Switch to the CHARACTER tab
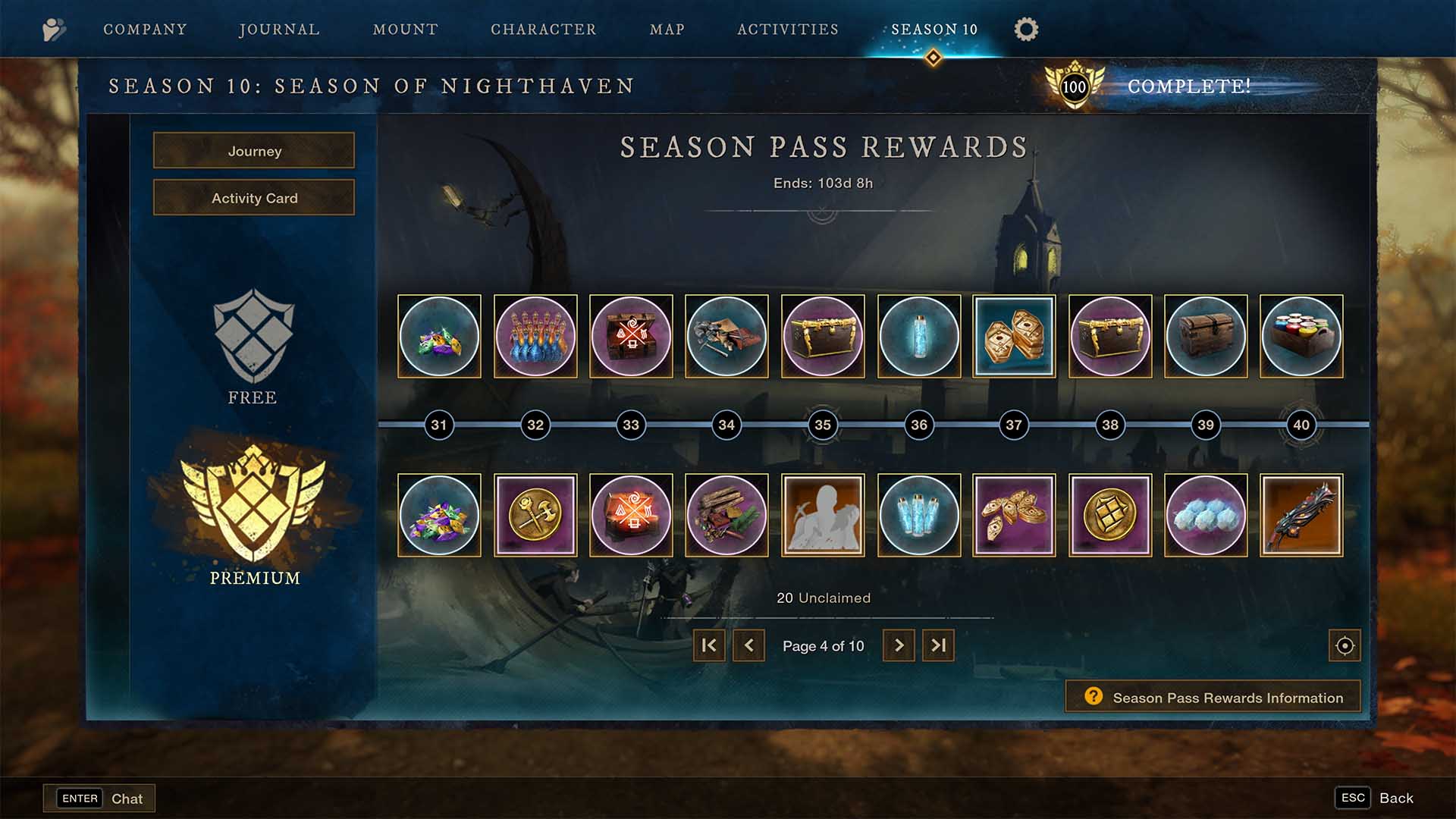This screenshot has height=819, width=1456. [543, 30]
